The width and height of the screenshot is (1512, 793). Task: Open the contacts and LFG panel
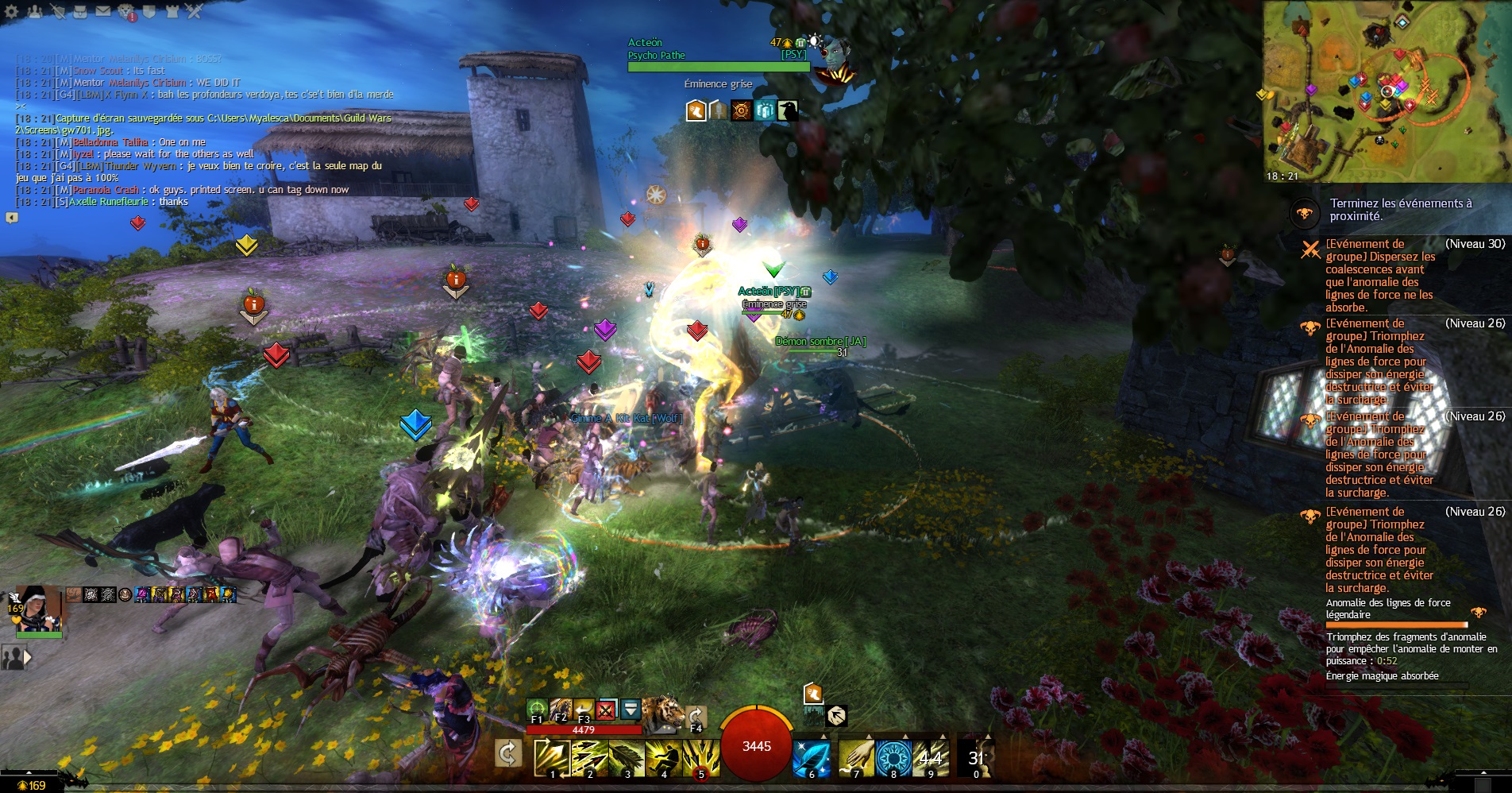click(34, 11)
